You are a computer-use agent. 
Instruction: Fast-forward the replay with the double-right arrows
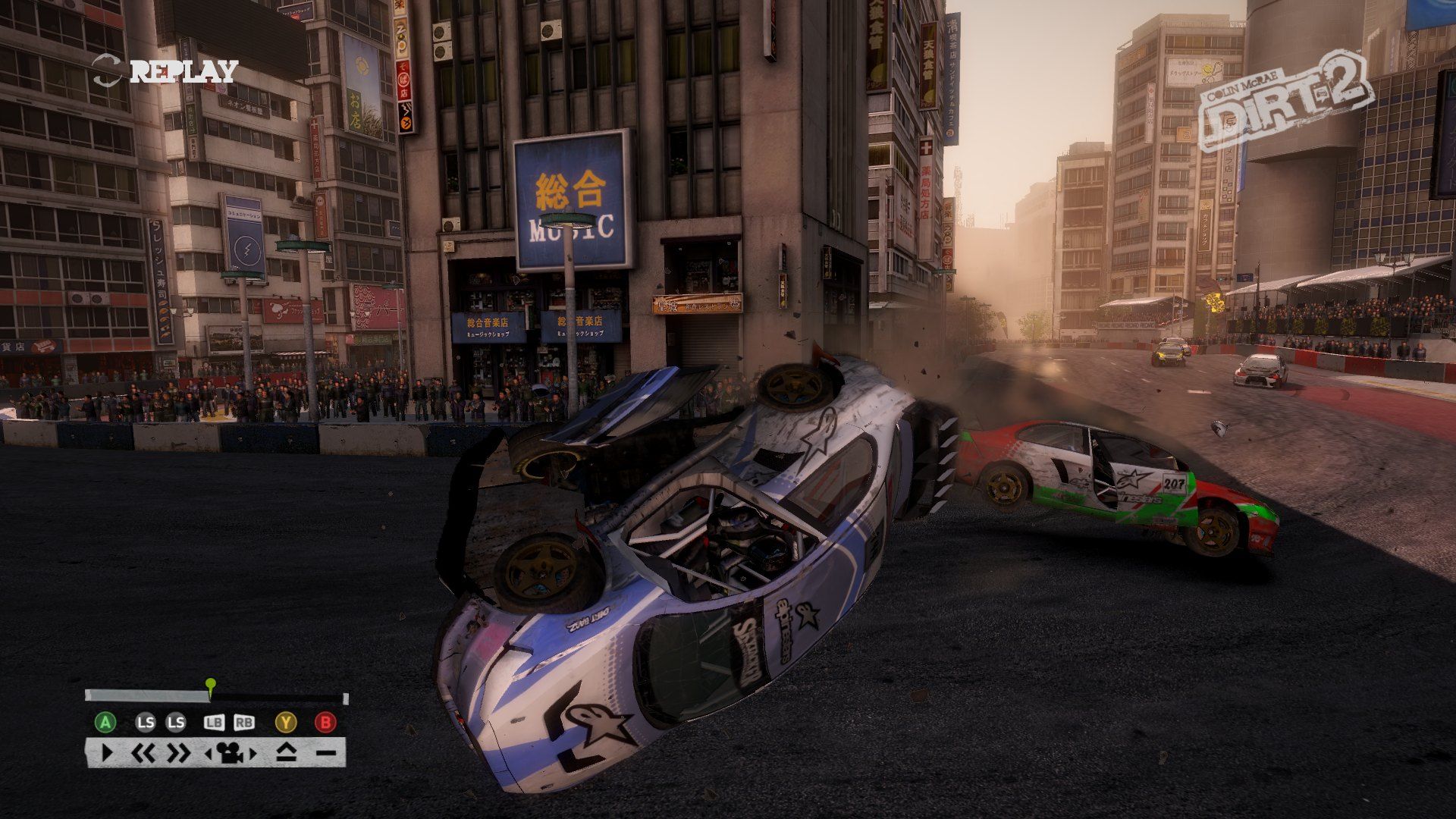click(178, 753)
